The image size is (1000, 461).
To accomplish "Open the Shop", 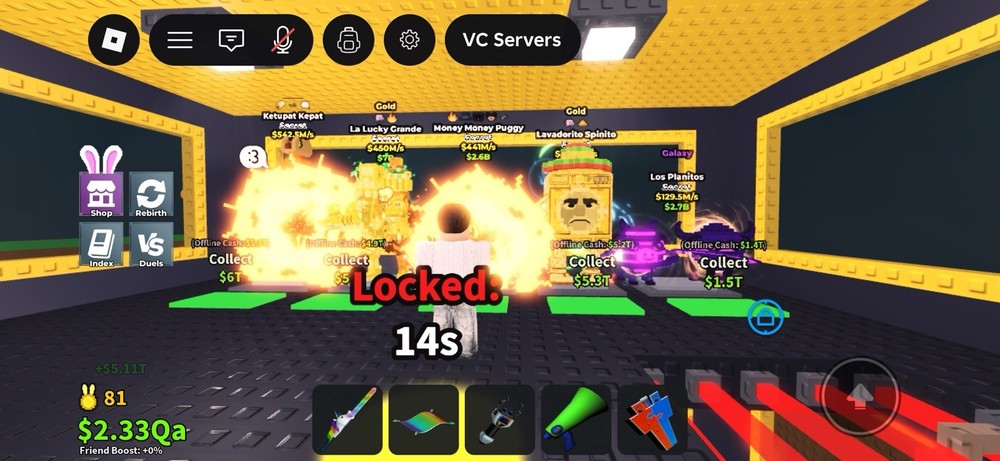I will coord(101,194).
